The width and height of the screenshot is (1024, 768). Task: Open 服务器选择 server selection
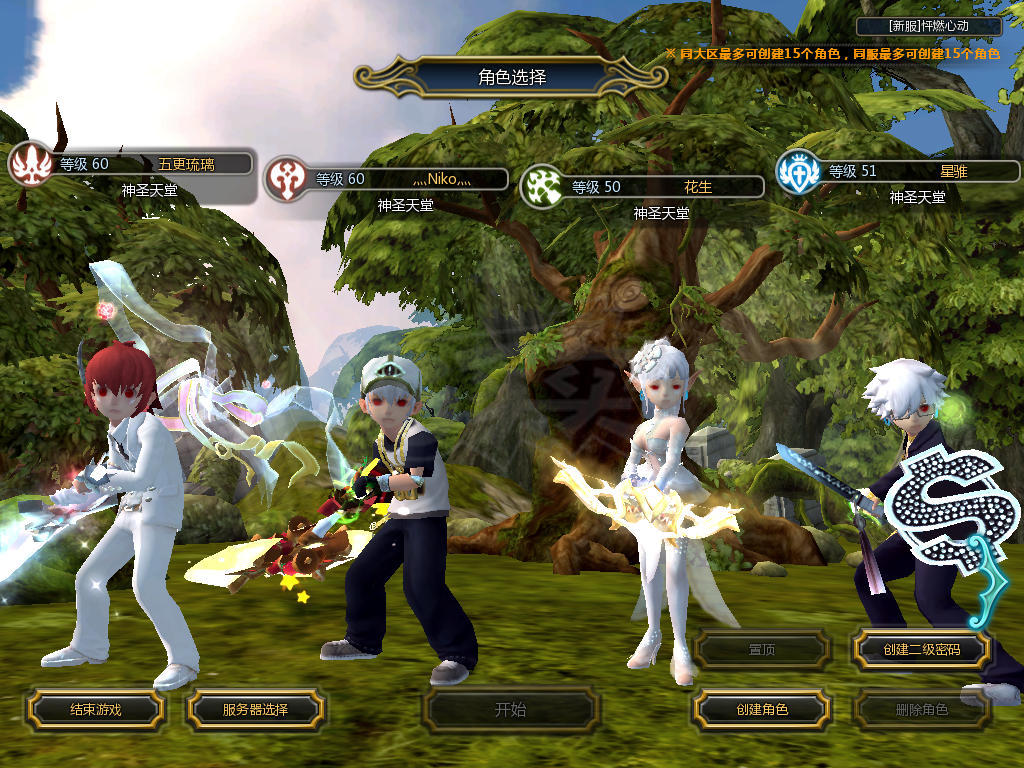point(255,709)
